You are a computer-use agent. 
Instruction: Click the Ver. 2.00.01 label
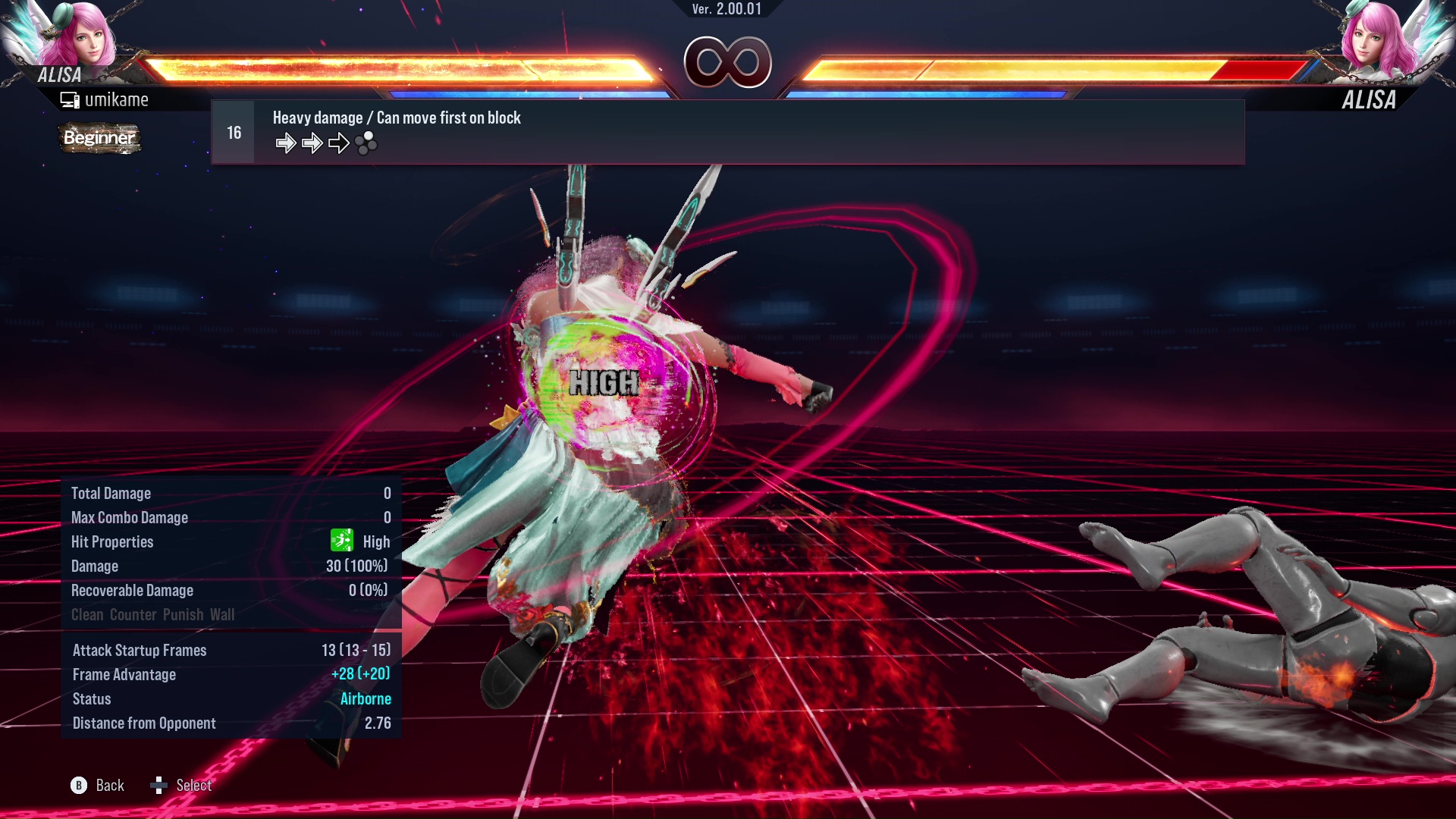pos(726,11)
